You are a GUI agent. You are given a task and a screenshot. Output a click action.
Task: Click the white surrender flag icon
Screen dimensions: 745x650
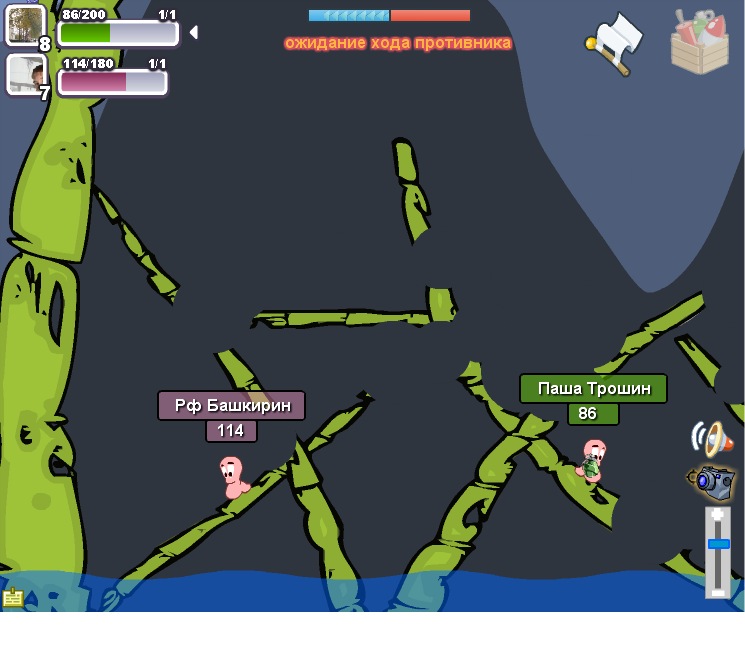click(x=617, y=42)
